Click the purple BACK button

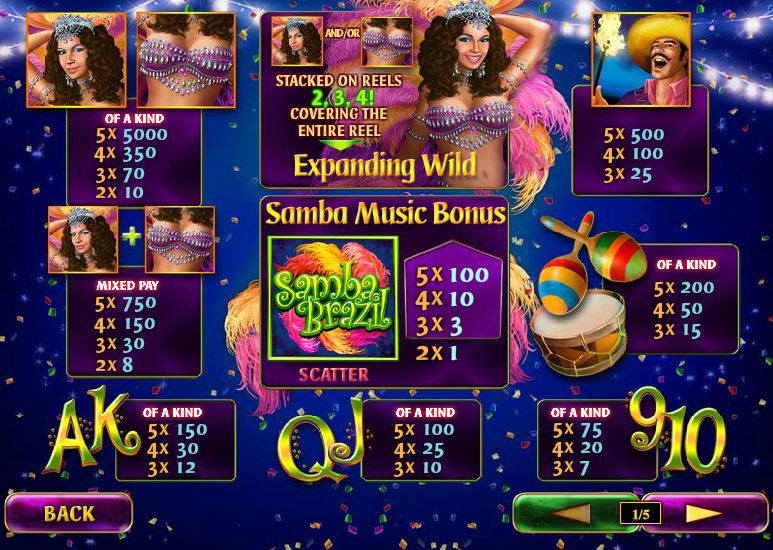pos(68,514)
